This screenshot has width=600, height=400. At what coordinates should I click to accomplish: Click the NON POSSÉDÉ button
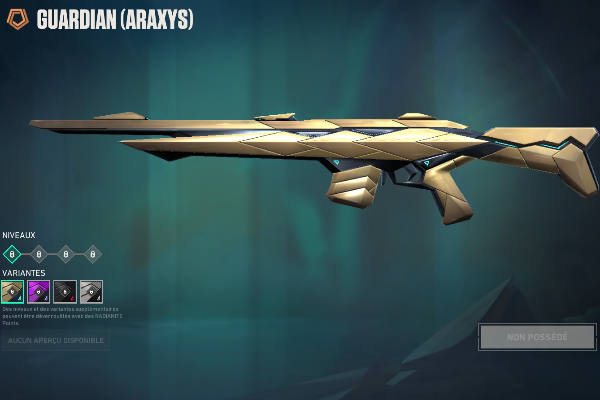(x=537, y=337)
